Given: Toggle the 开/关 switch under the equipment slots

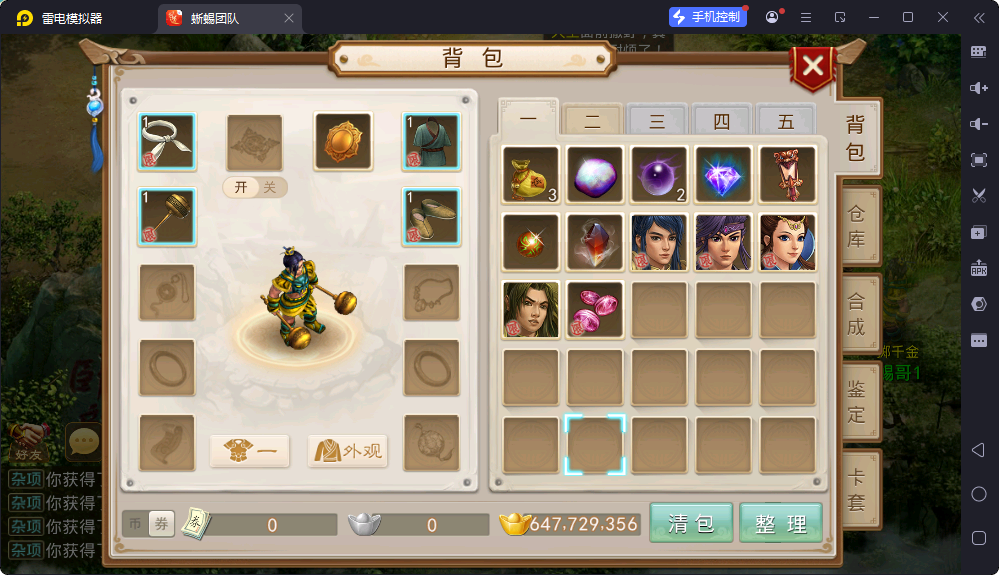Looking at the screenshot, I should coord(255,188).
